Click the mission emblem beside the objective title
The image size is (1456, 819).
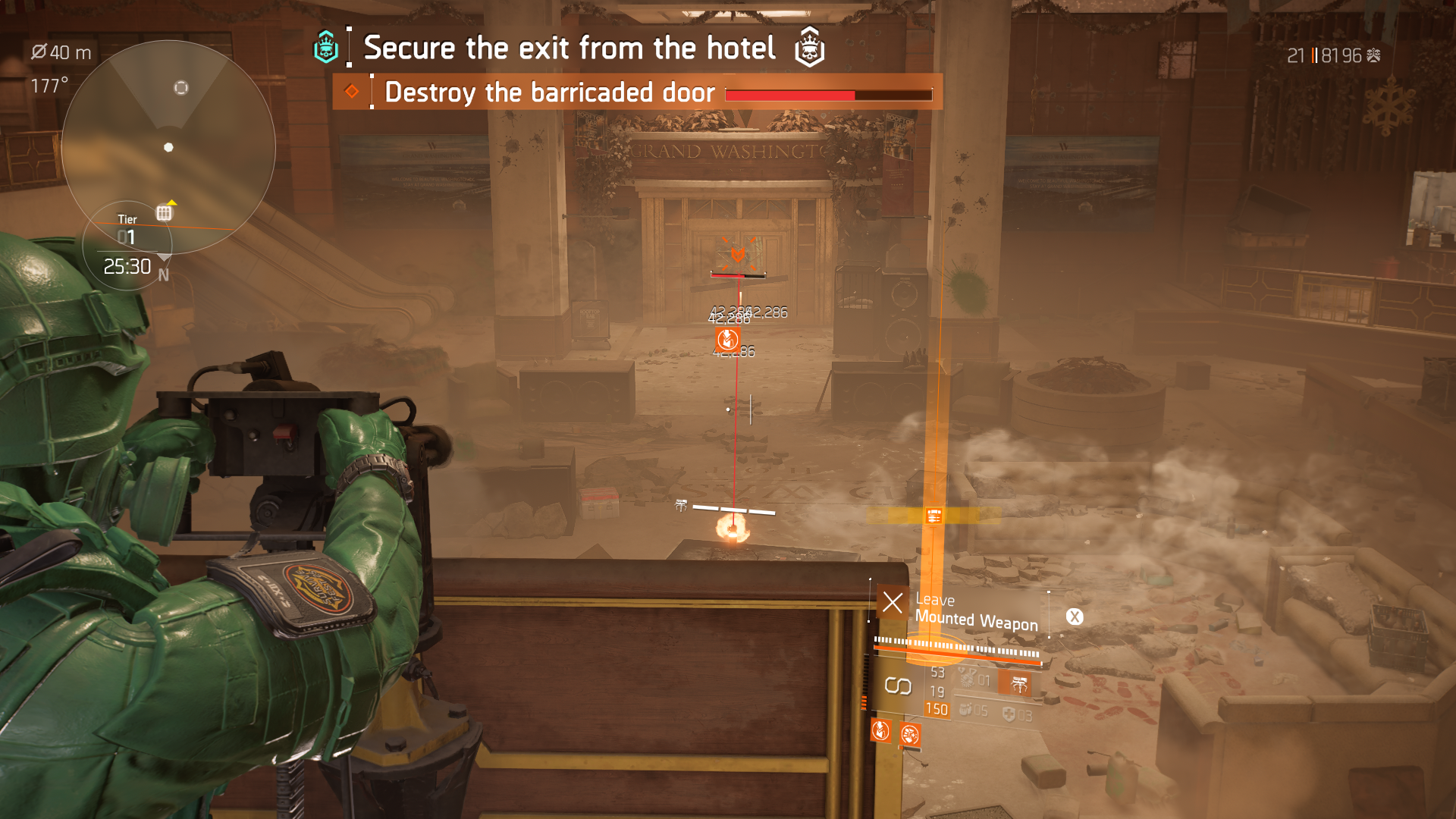[x=326, y=48]
